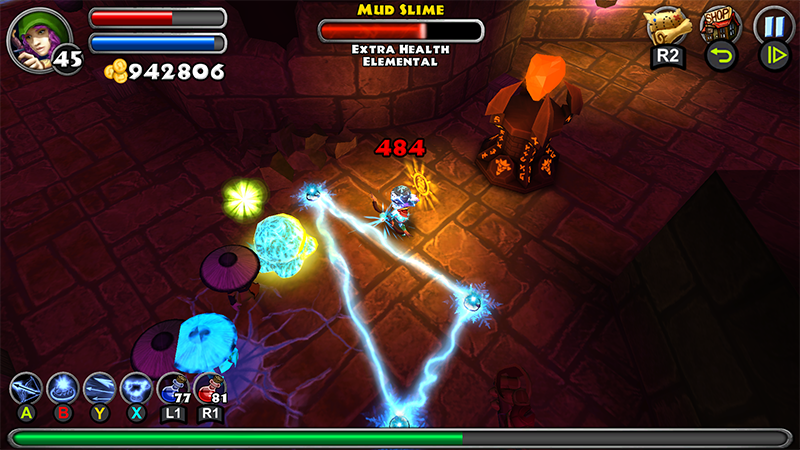Trigger the multi-arrow volley skill
The height and width of the screenshot is (450, 800).
[x=100, y=388]
